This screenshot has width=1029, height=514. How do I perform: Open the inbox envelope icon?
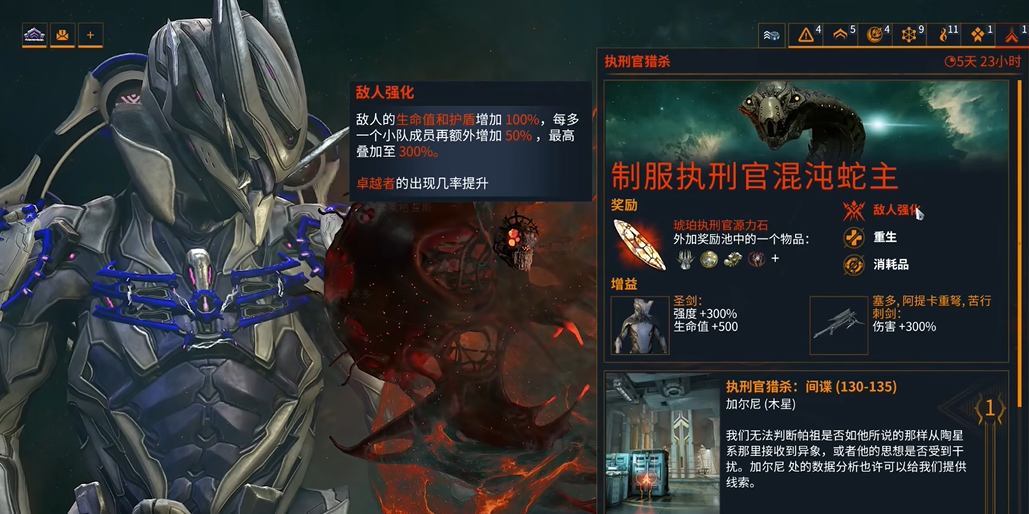(x=62, y=35)
